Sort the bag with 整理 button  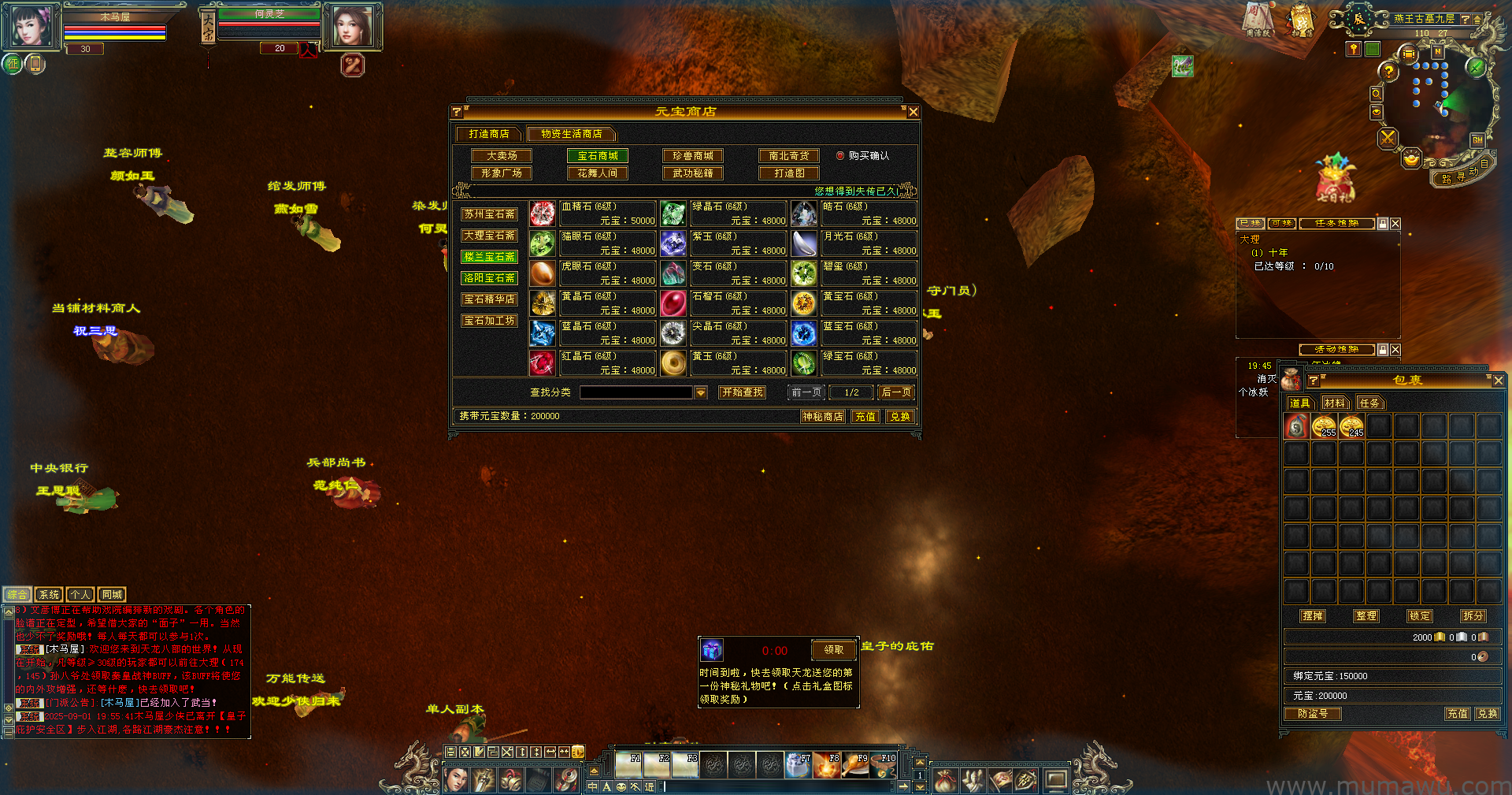tap(1366, 616)
